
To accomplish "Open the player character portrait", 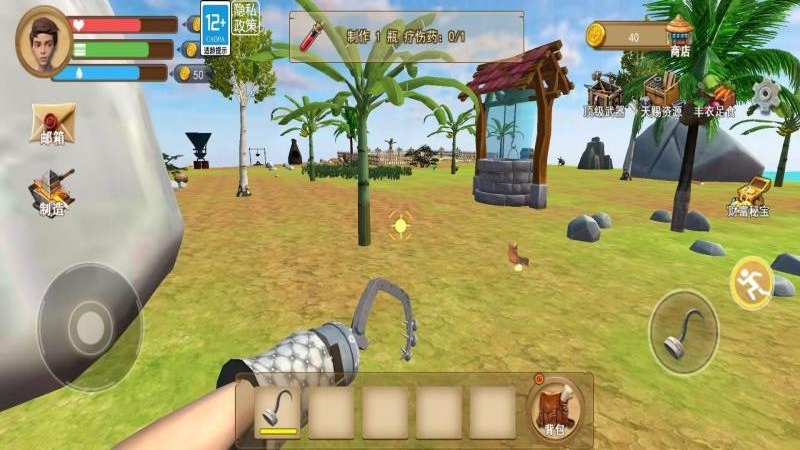I will (44, 41).
